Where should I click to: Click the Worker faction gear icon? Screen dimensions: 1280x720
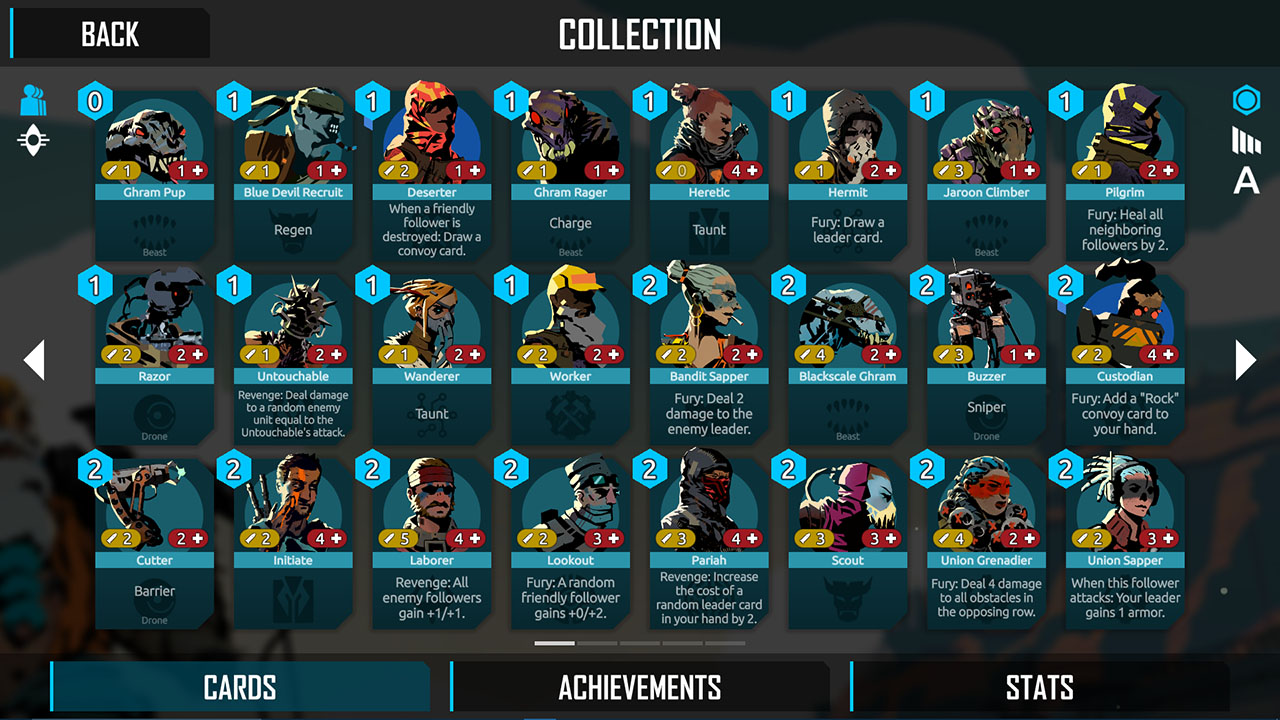point(570,416)
